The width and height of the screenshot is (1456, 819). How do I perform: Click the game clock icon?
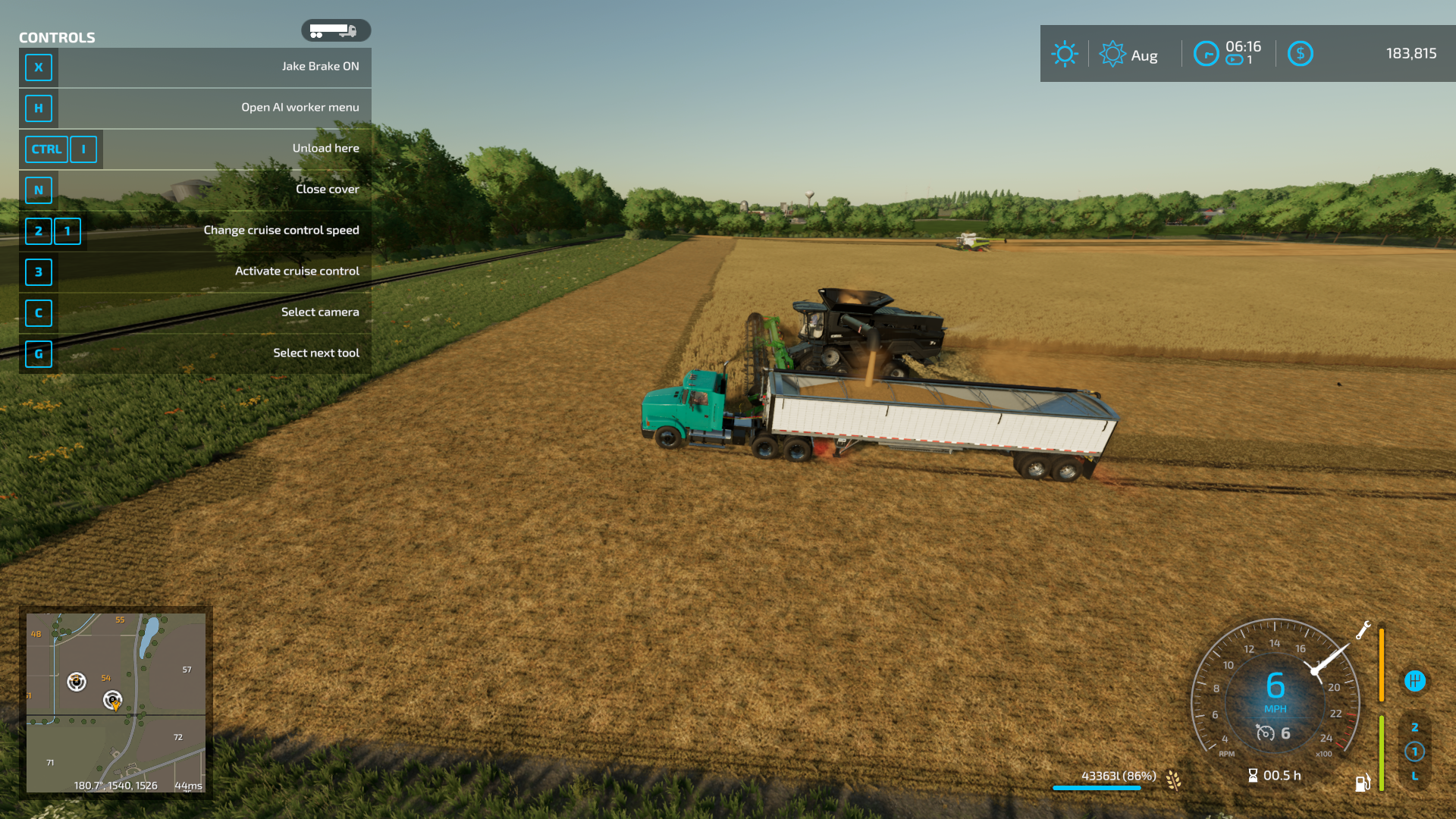(x=1206, y=54)
